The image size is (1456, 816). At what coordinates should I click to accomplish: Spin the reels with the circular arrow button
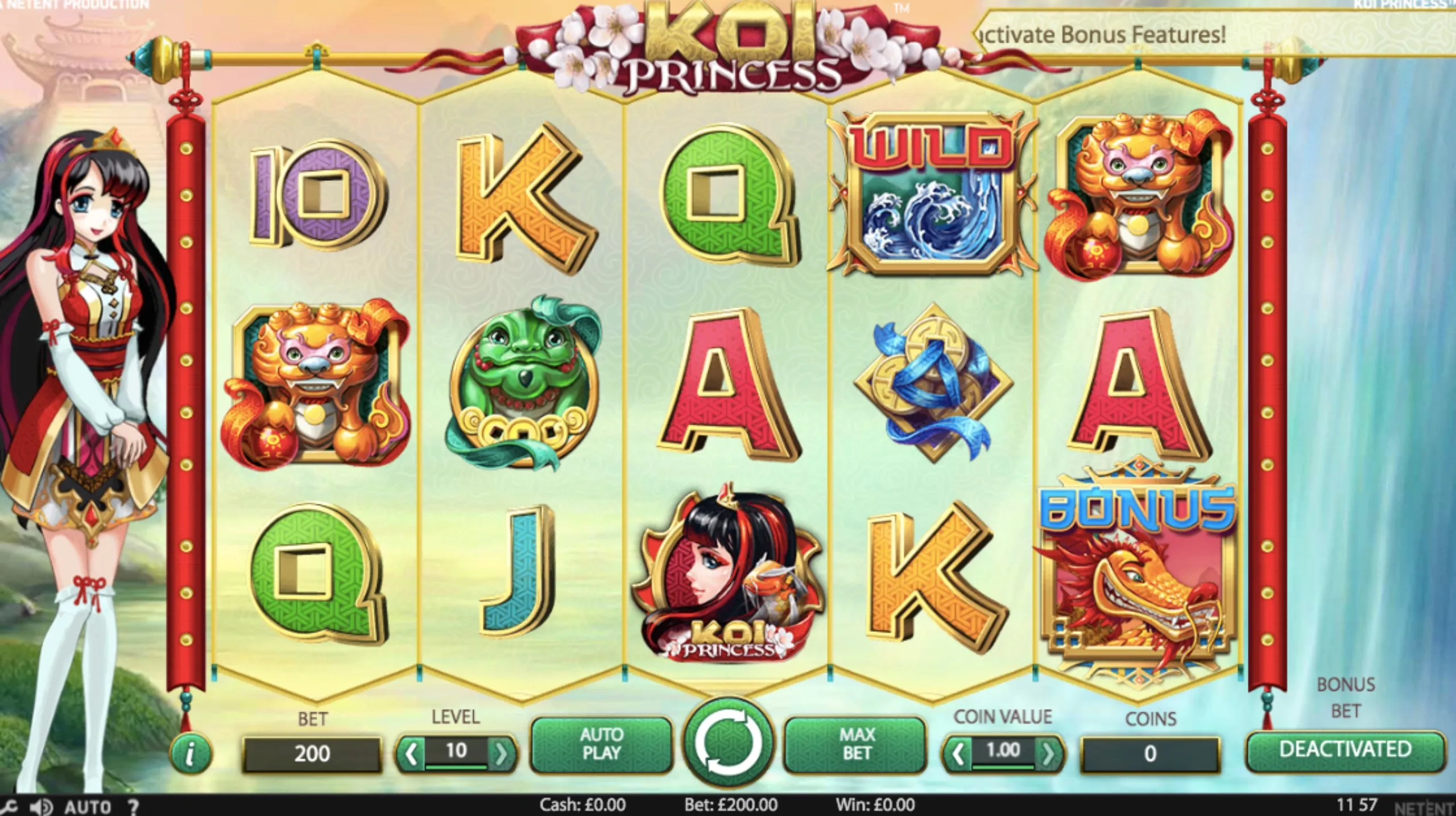(729, 742)
